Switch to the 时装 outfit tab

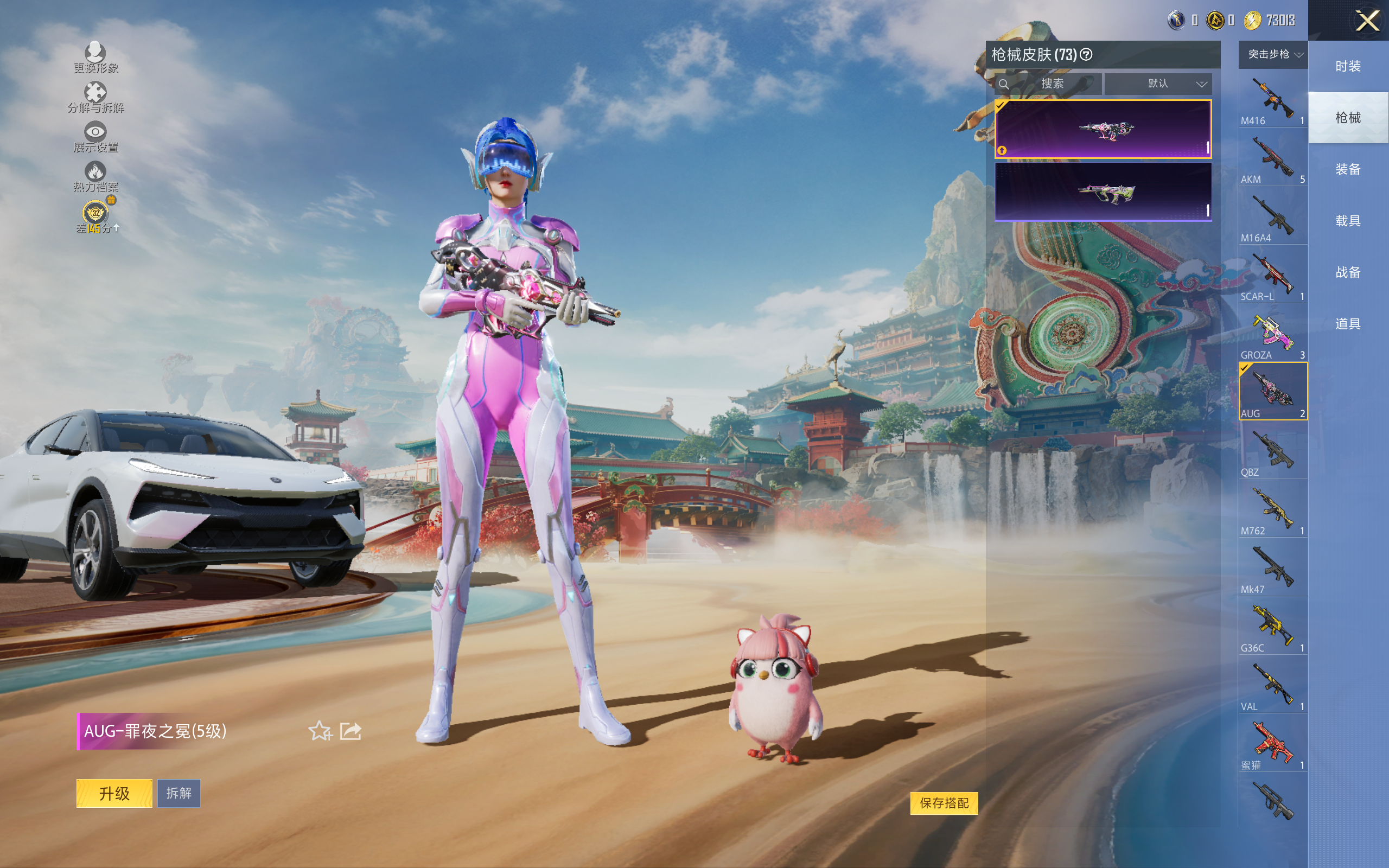[1348, 66]
